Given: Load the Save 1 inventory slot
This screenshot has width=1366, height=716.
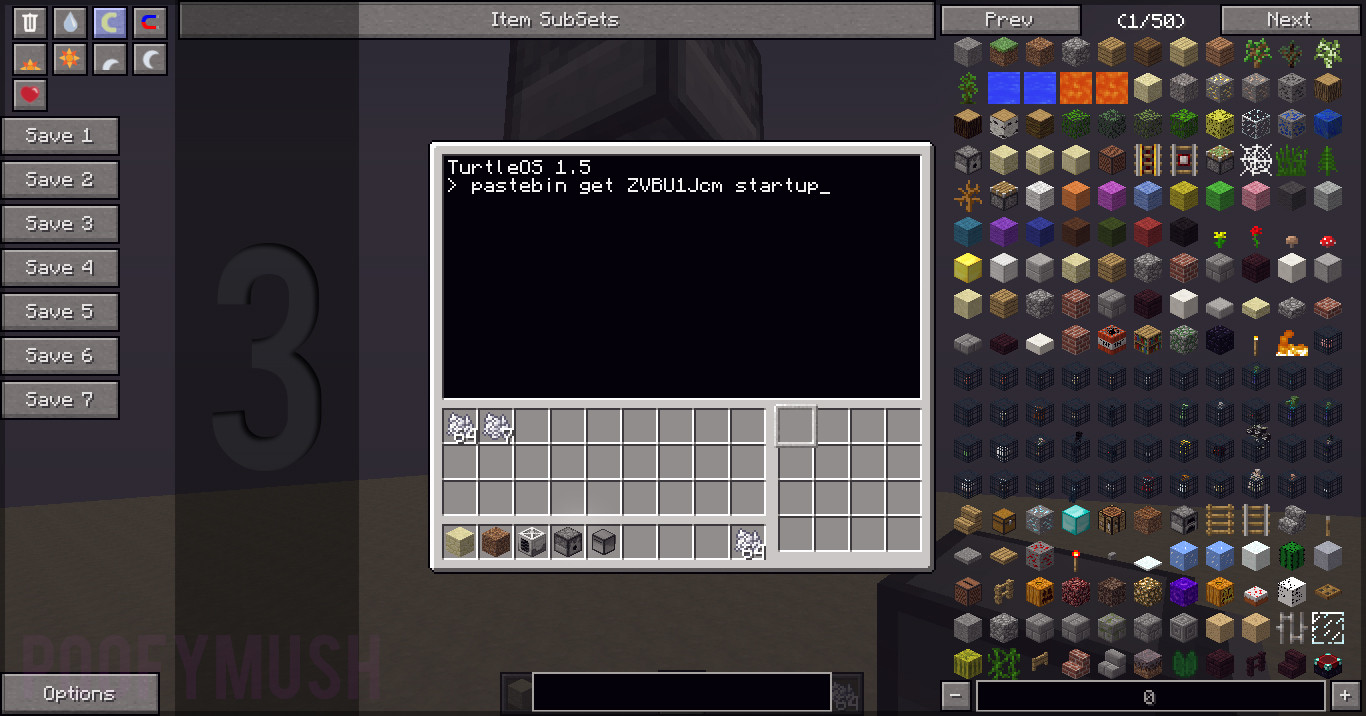Looking at the screenshot, I should point(60,136).
